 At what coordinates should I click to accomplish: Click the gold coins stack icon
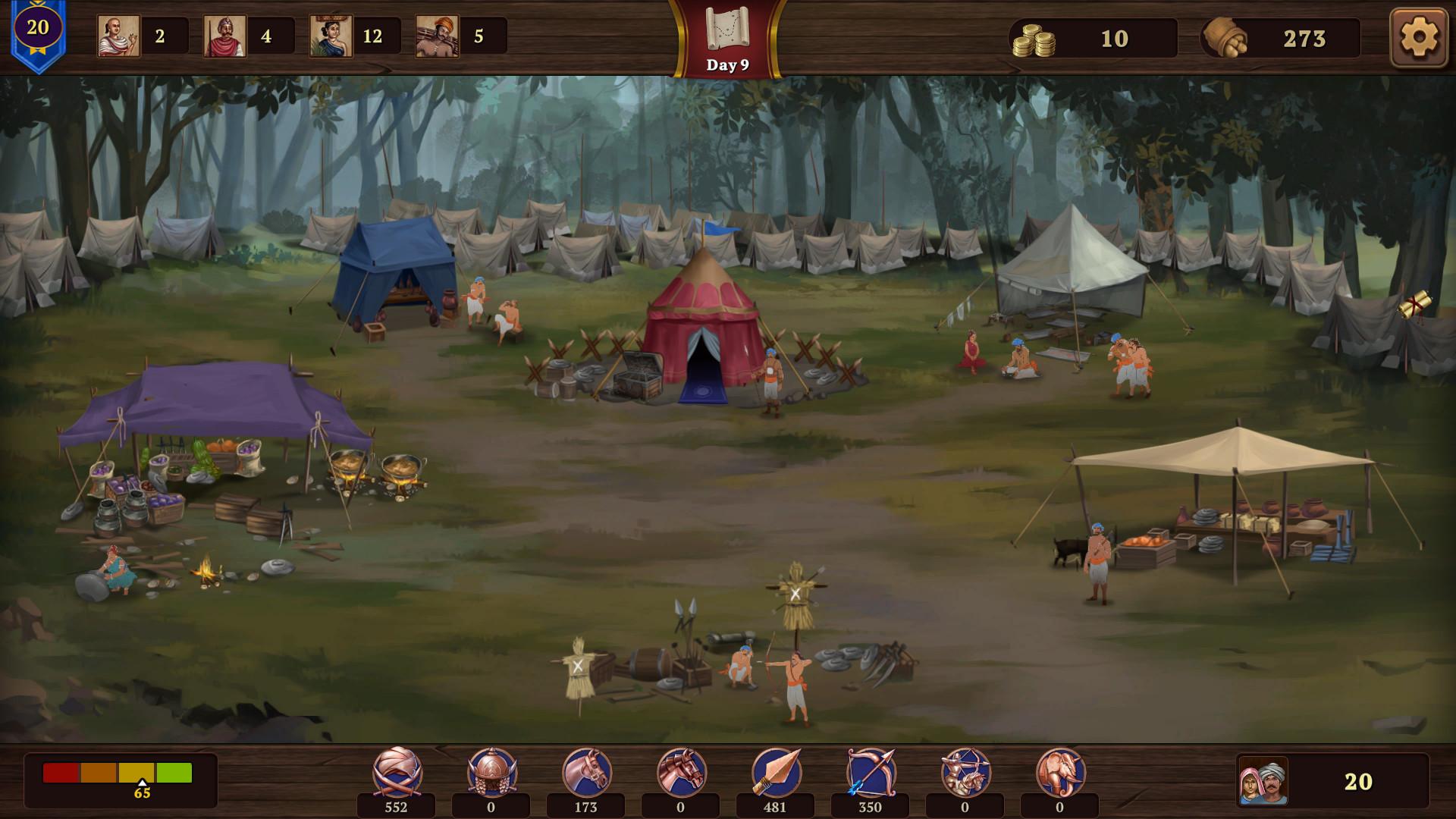coord(1033,39)
